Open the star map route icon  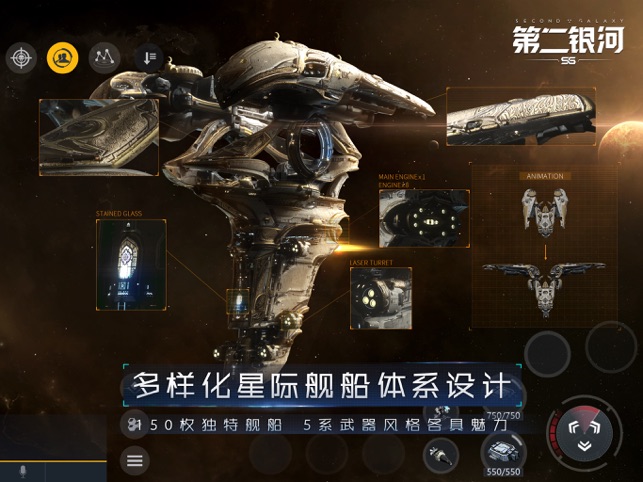tap(104, 57)
